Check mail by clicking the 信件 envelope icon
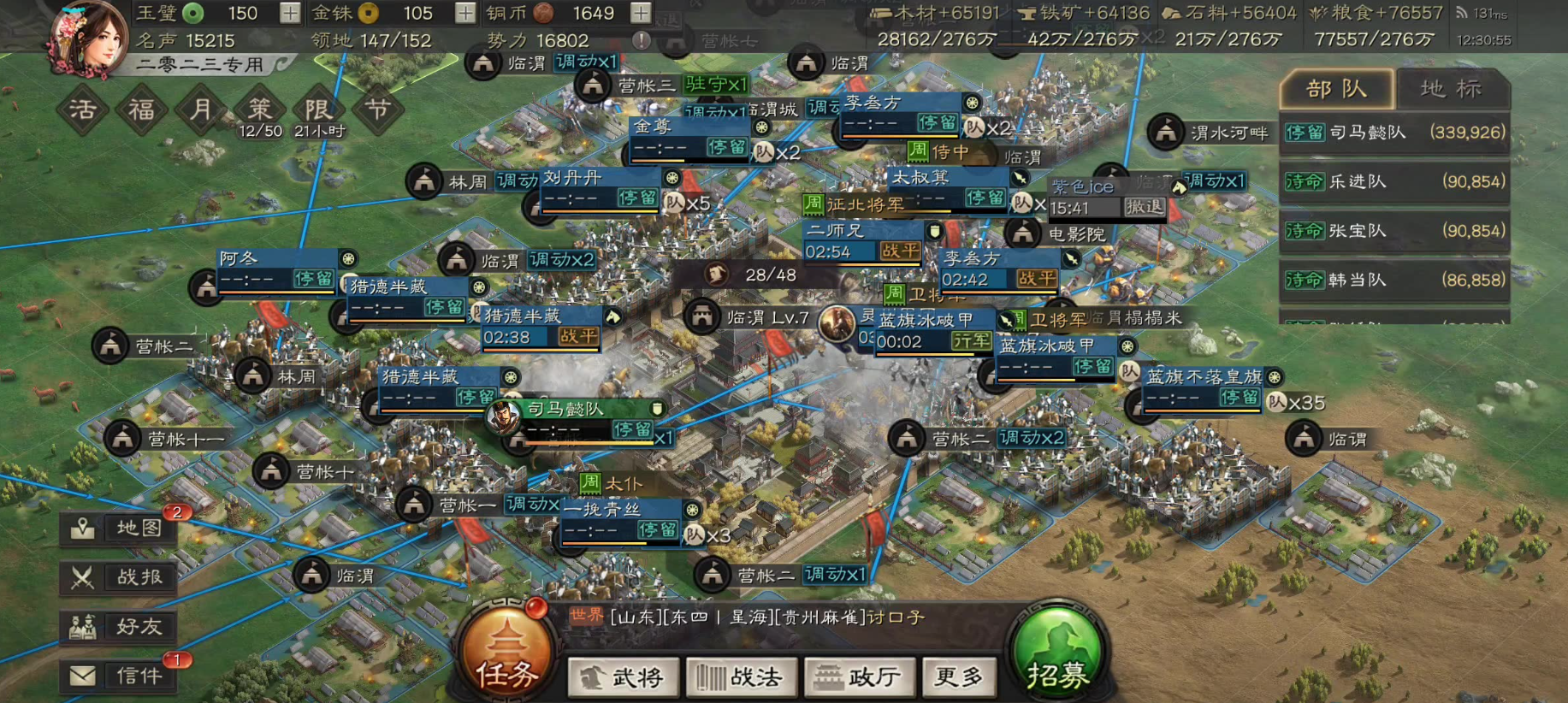This screenshot has width=1568, height=703. 116,676
